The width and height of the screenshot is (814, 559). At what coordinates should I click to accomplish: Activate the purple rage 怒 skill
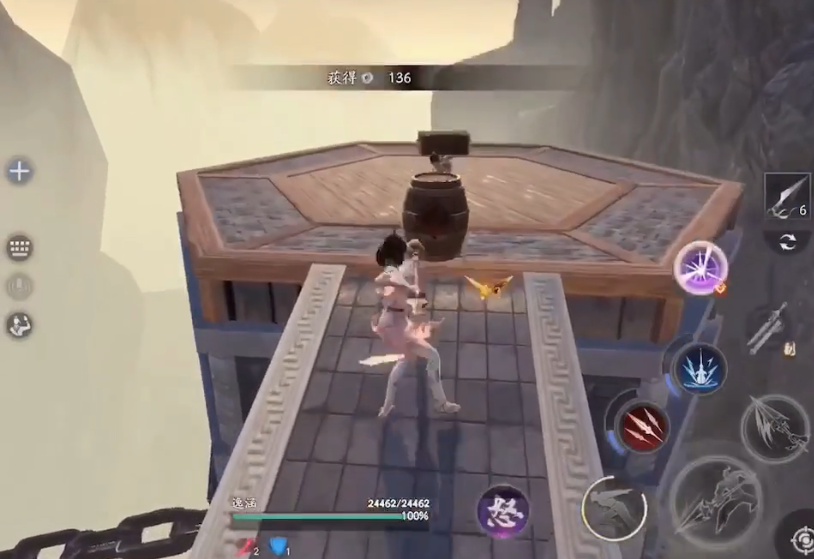click(x=502, y=508)
